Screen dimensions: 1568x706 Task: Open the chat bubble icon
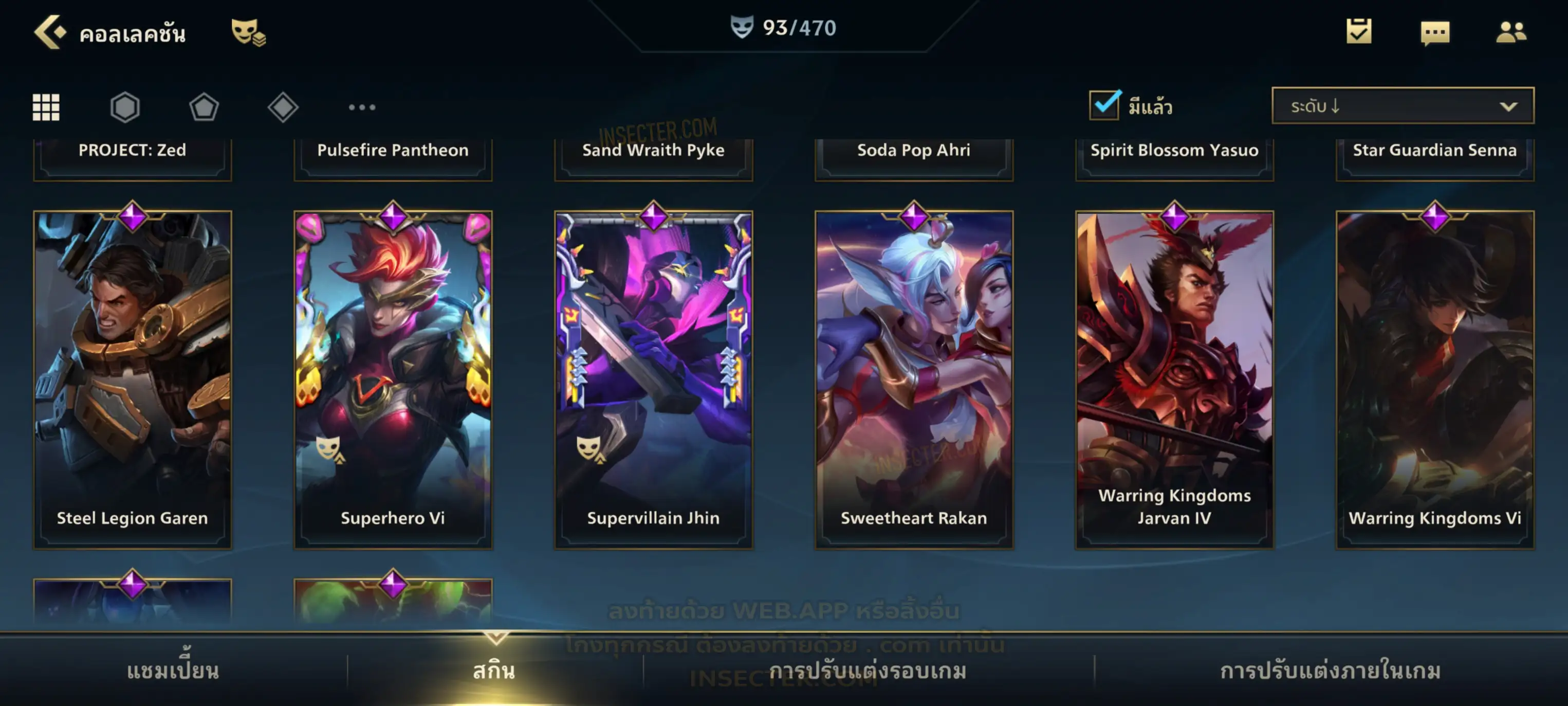coord(1434,33)
